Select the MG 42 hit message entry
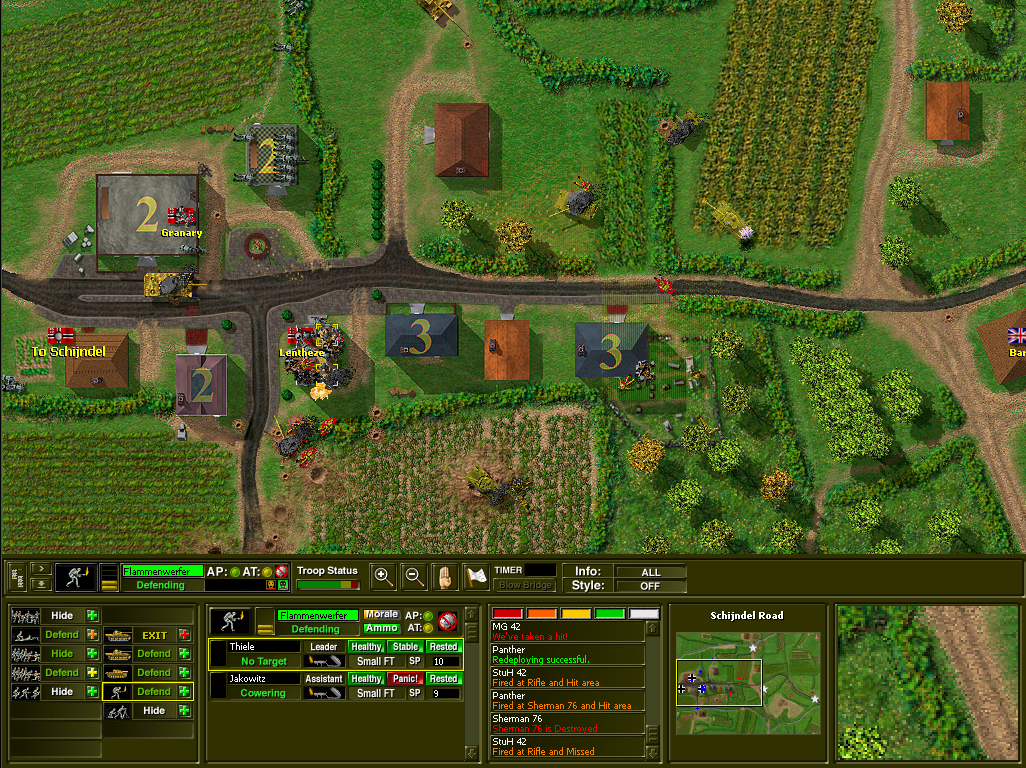This screenshot has height=768, width=1026. coord(566,631)
